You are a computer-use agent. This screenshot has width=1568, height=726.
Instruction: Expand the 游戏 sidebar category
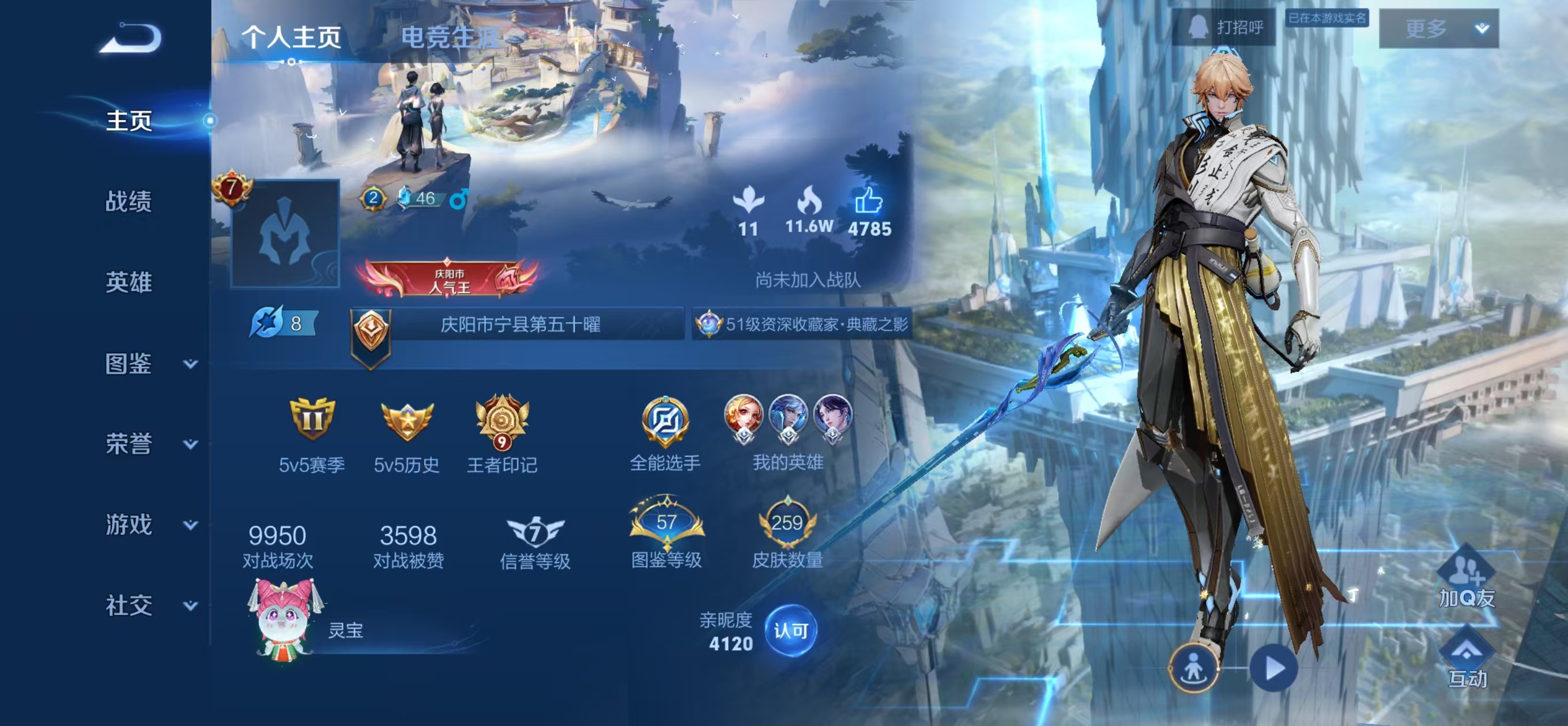coord(149,524)
